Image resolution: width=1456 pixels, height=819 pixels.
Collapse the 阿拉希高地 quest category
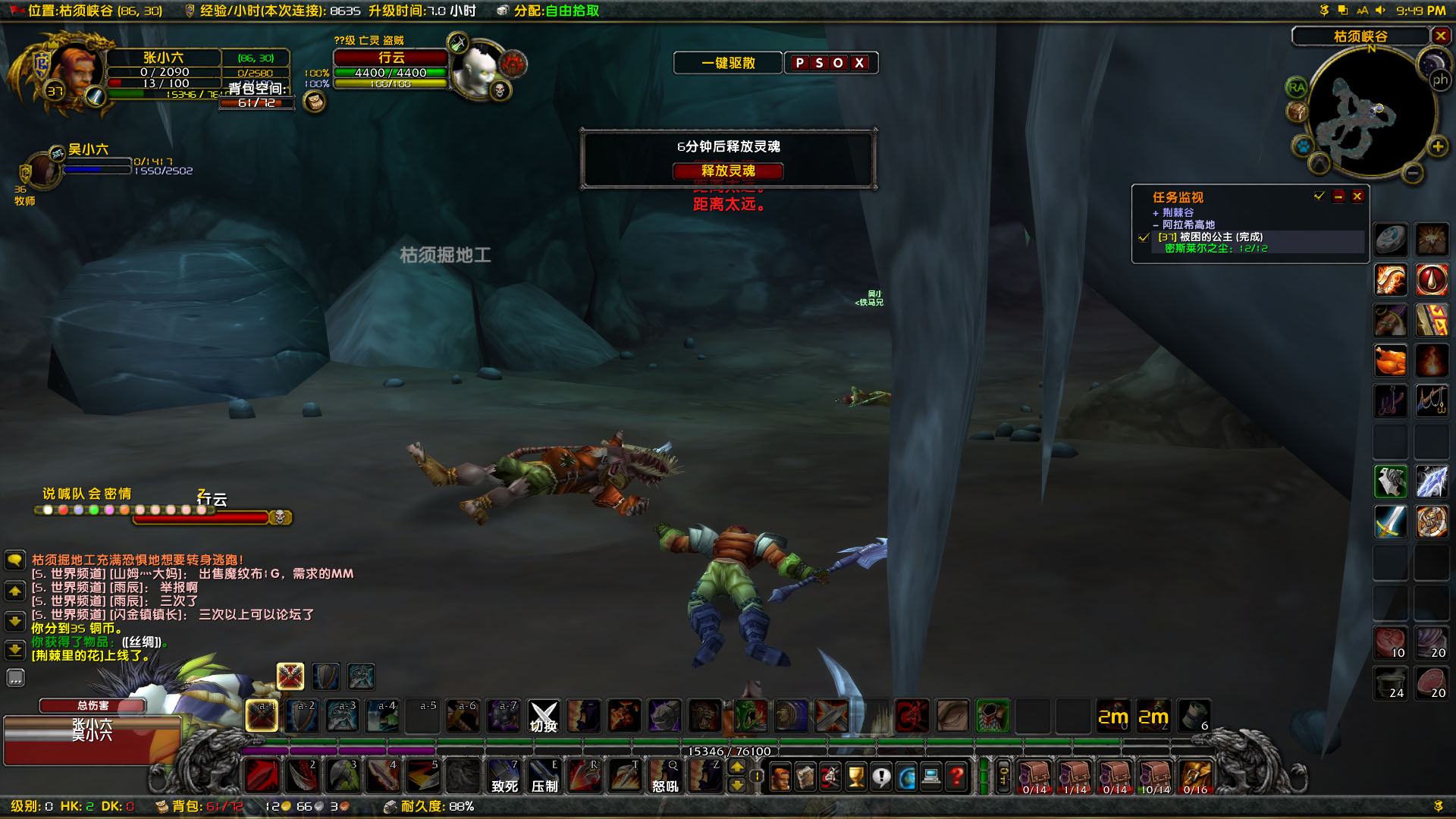point(1155,225)
